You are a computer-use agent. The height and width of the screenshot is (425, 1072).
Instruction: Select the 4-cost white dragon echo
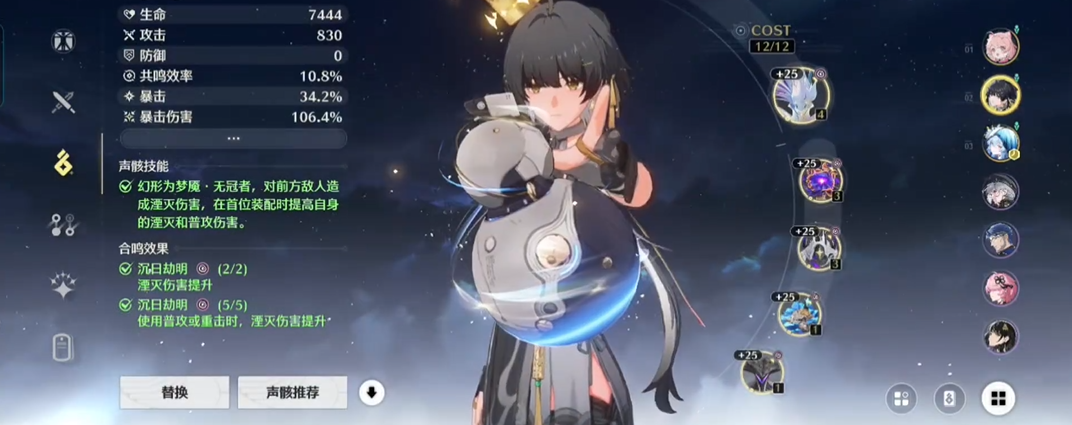tap(802, 95)
